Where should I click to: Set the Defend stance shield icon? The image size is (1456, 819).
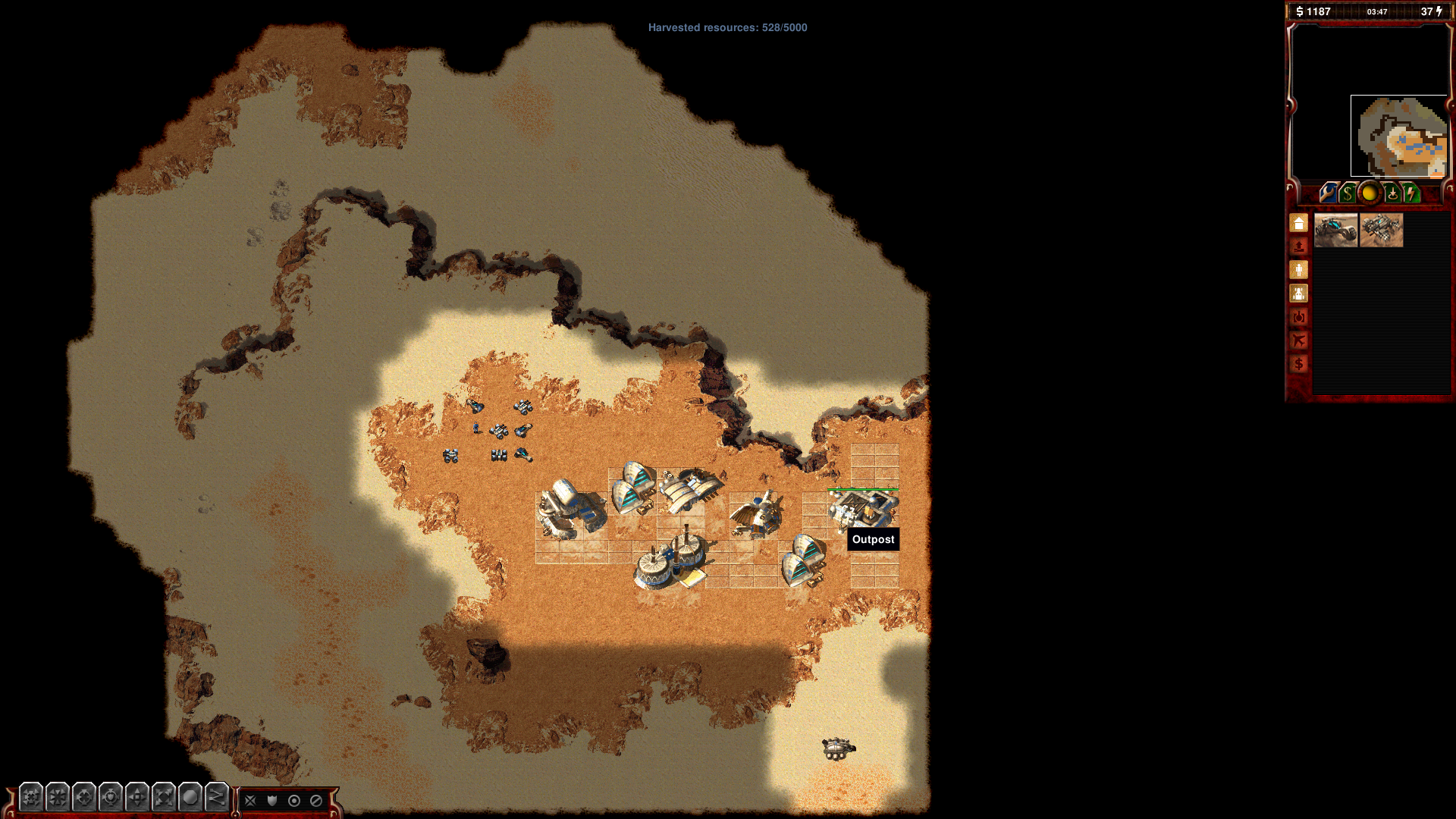272,800
